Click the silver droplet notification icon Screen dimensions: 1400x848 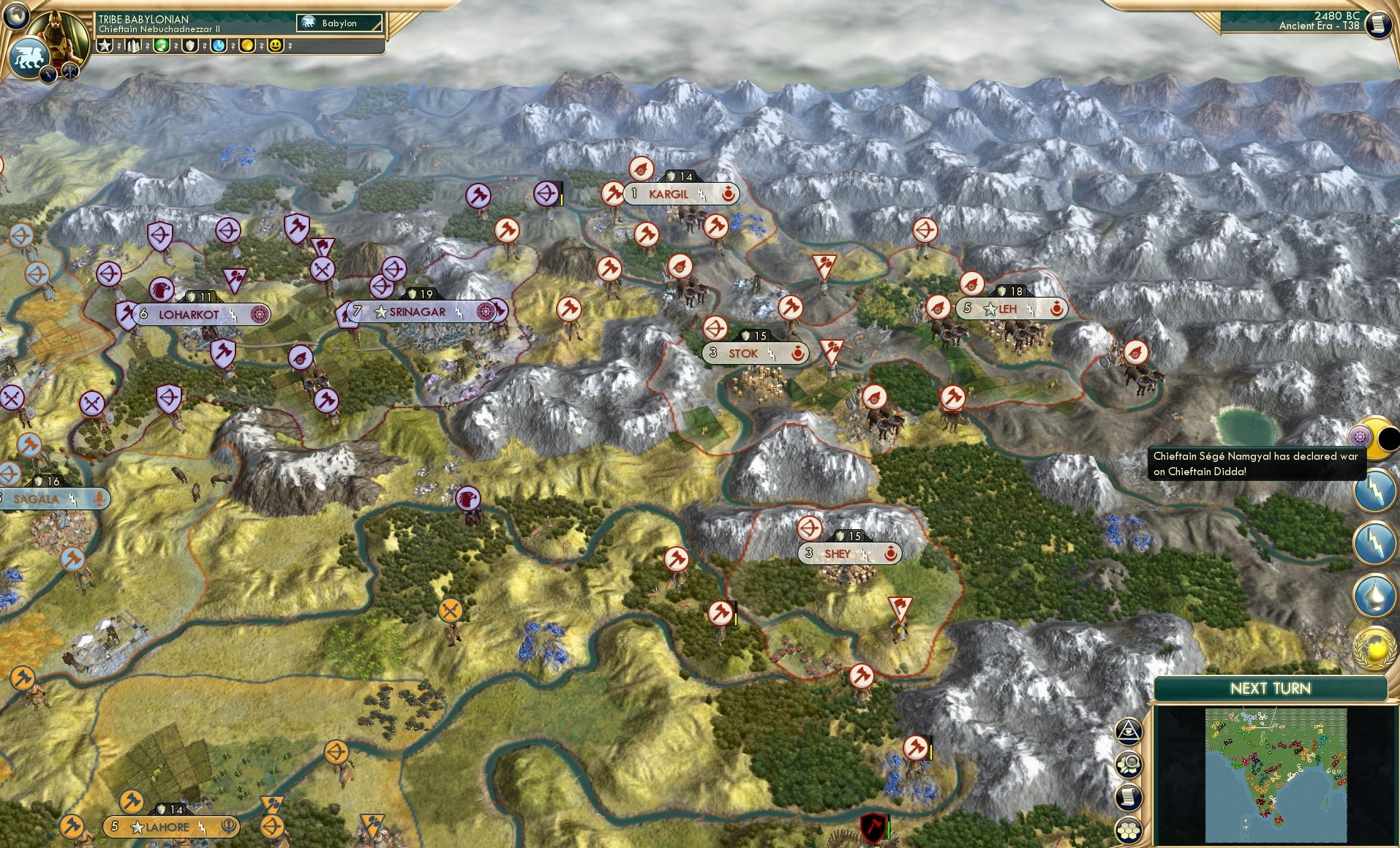click(x=1374, y=594)
